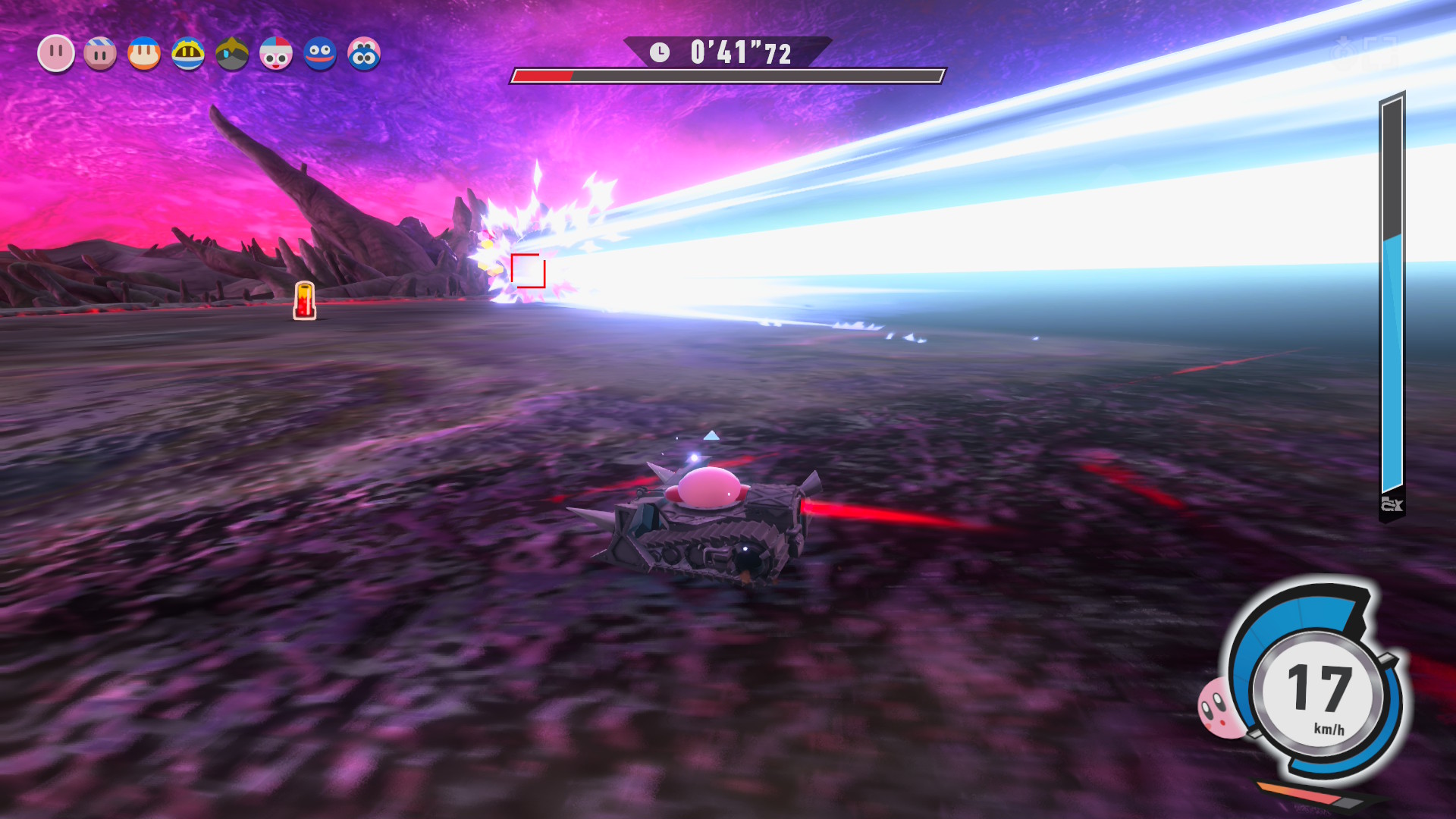The width and height of the screenshot is (1456, 819).
Task: Select the blue Gooey rider icon
Action: 320,54
